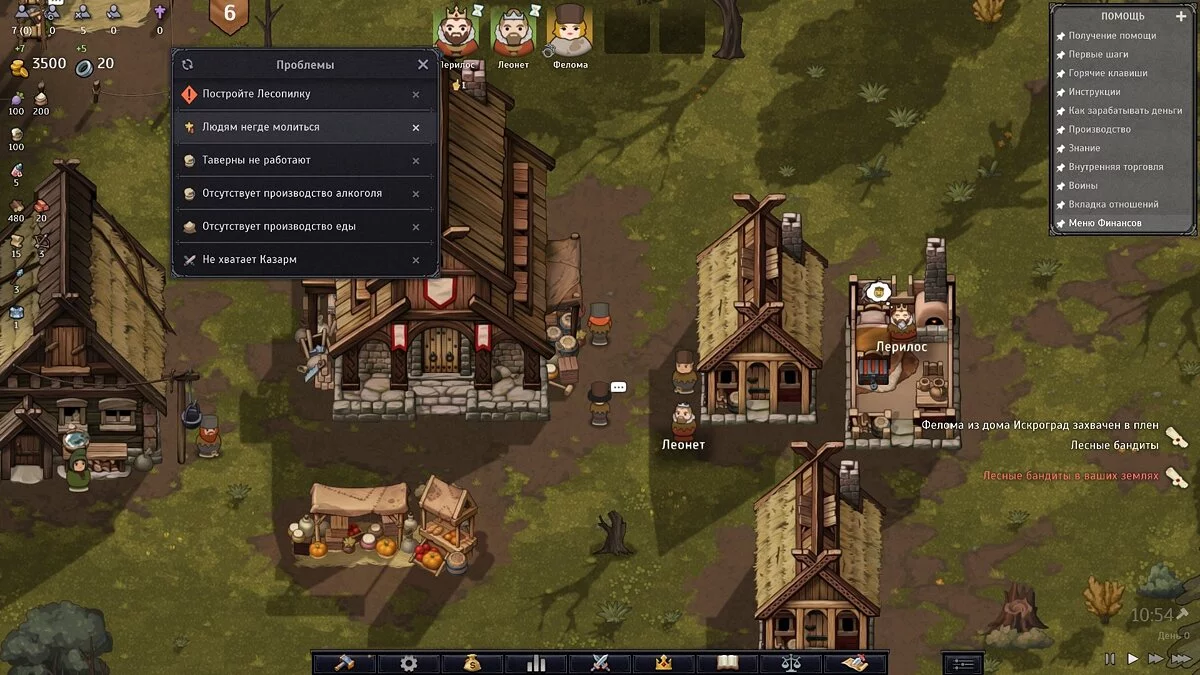The width and height of the screenshot is (1200, 675).
Task: Dismiss the 'Таверны не работают' problem
Action: pyautogui.click(x=416, y=160)
